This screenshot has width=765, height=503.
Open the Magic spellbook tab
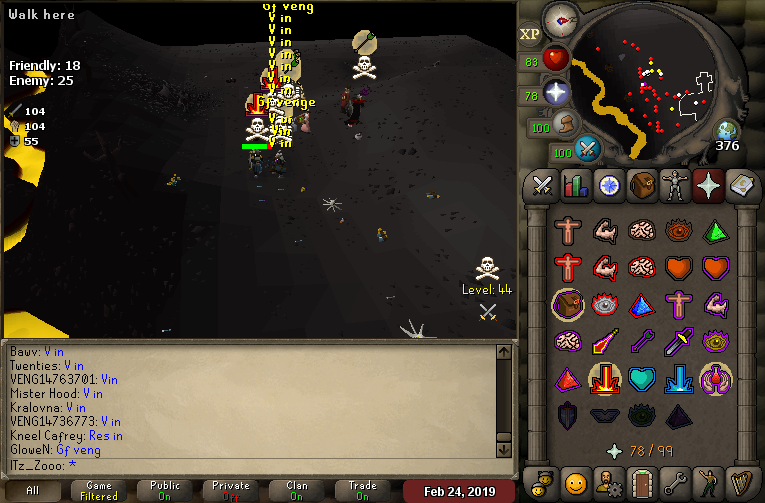741,186
